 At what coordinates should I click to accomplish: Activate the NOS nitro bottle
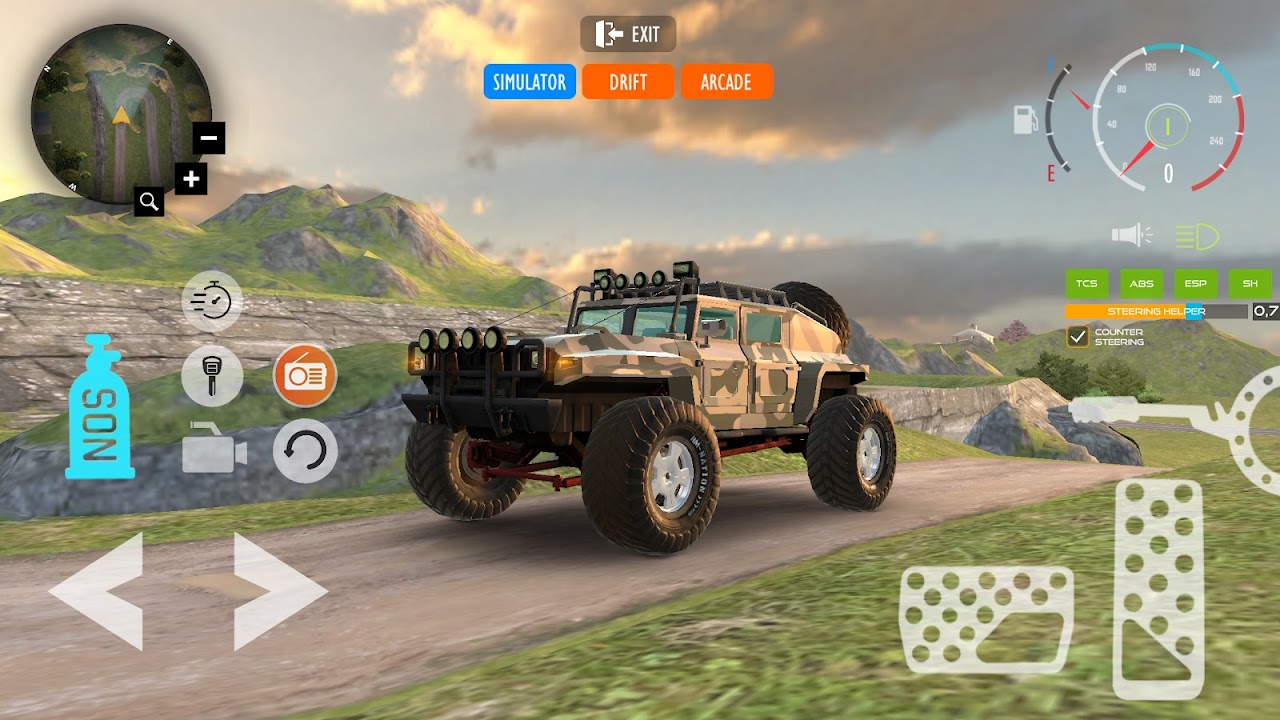tap(99, 408)
